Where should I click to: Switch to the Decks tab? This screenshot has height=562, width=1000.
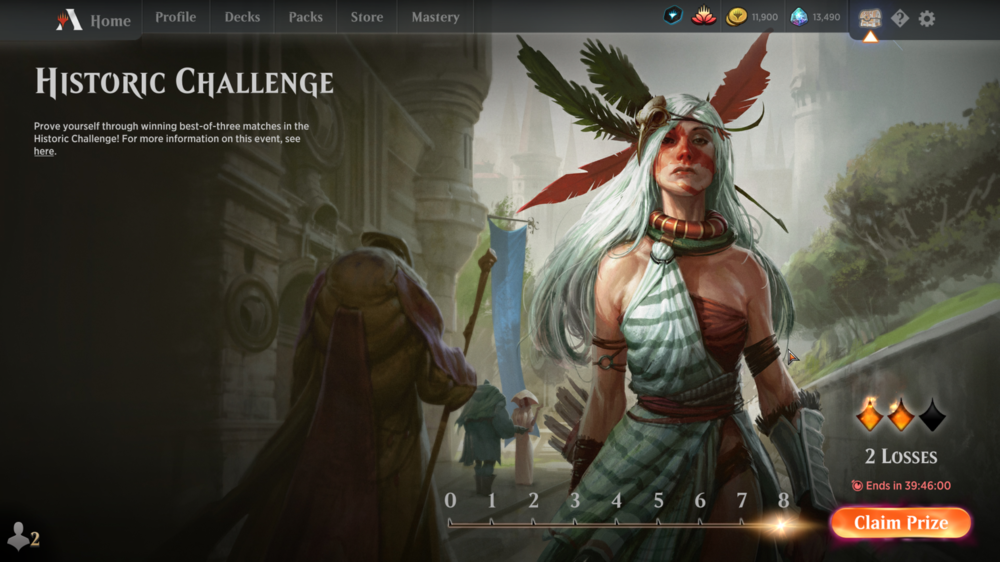pyautogui.click(x=242, y=17)
